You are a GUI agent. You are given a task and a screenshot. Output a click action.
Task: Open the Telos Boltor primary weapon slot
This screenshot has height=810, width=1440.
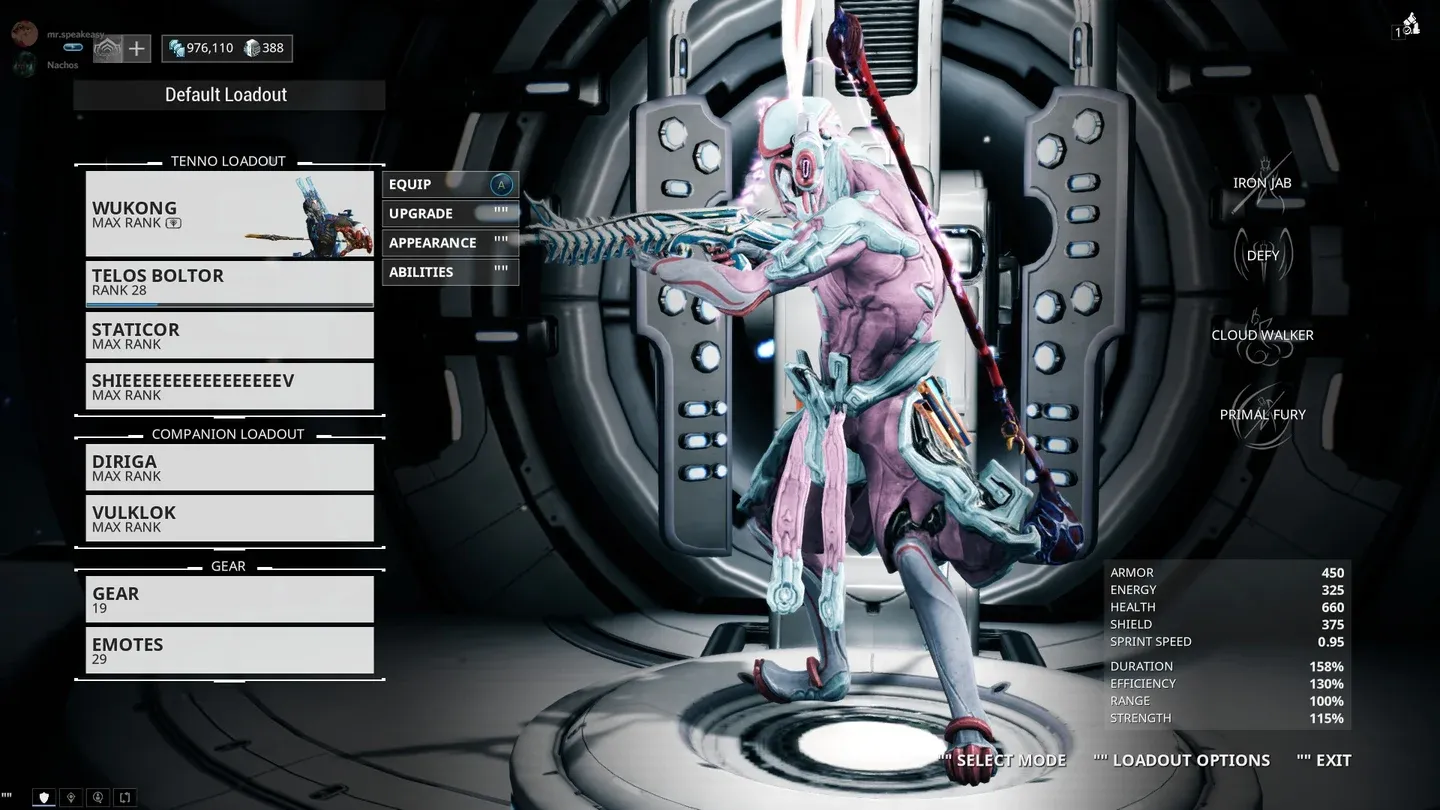point(229,283)
